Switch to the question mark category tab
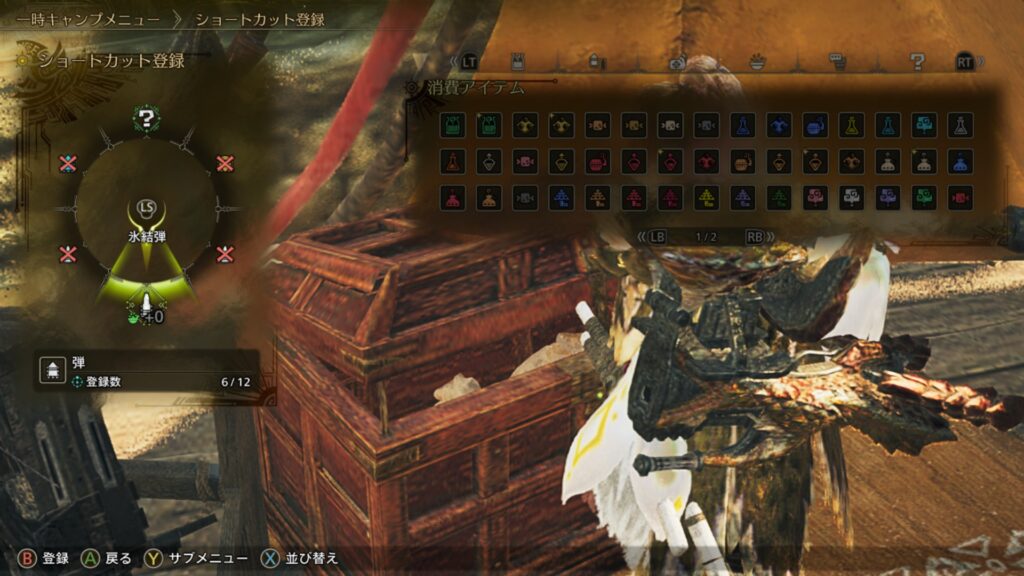The width and height of the screenshot is (1024, 576). point(917,61)
